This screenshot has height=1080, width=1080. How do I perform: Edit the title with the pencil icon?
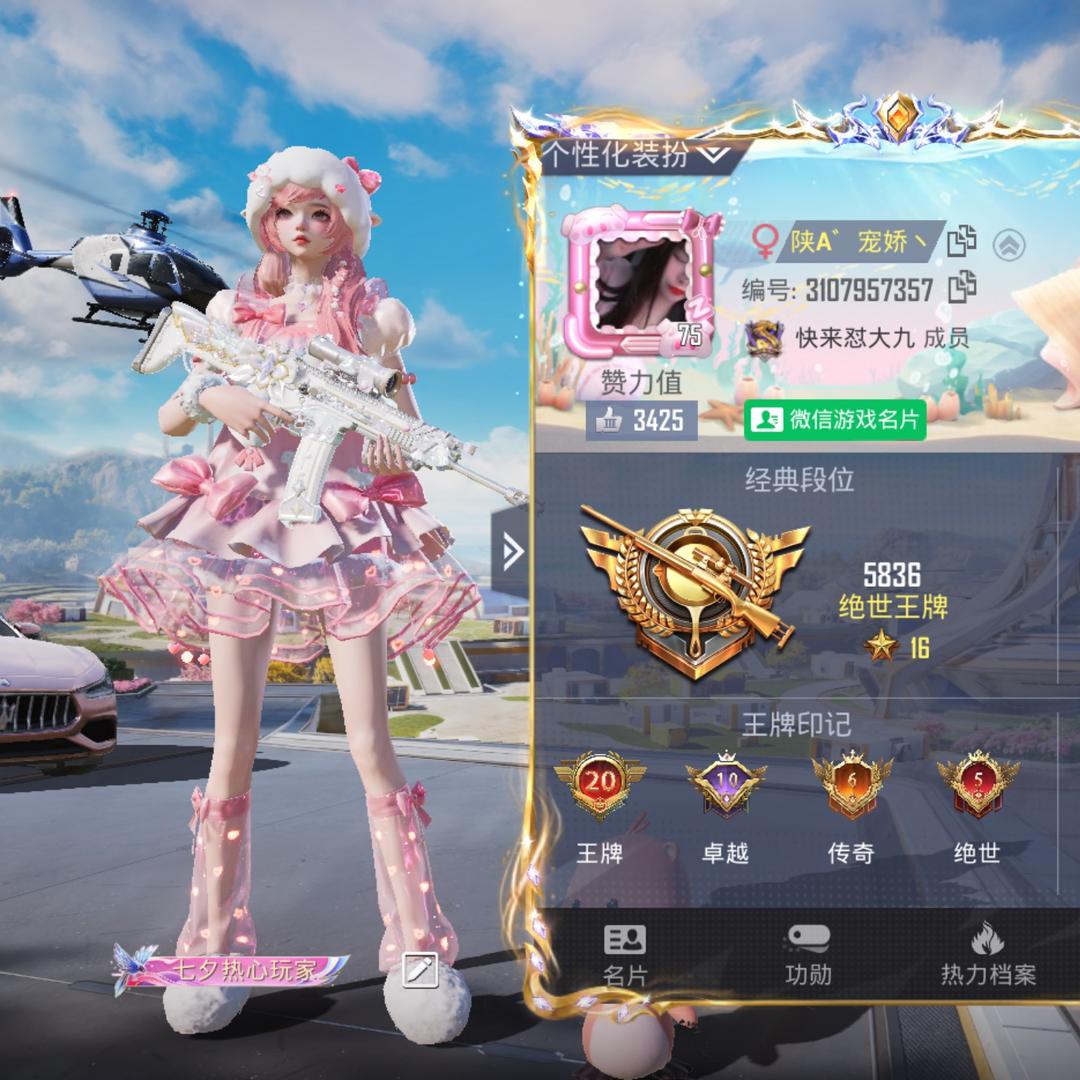tap(420, 969)
